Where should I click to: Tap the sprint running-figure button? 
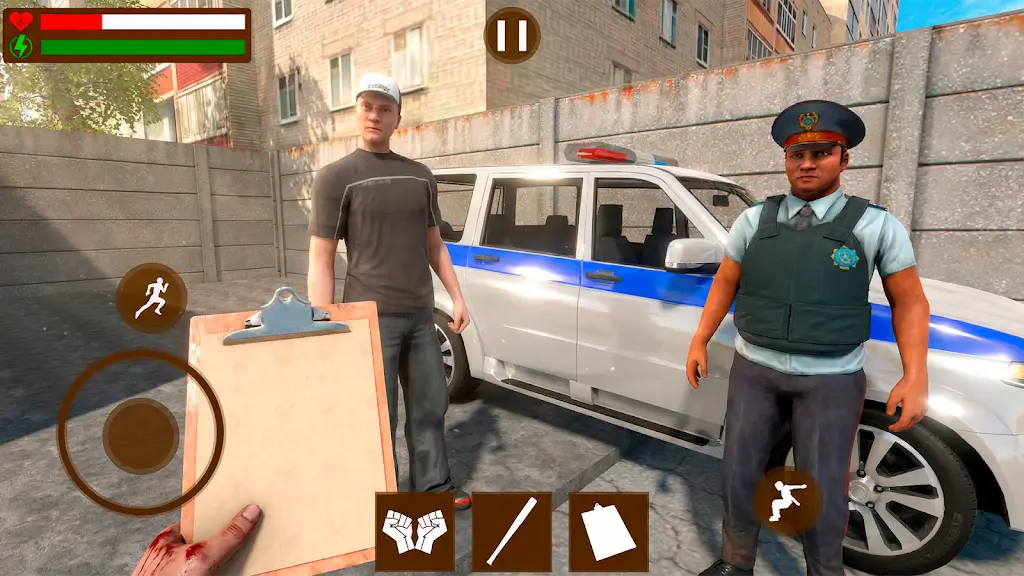[x=151, y=297]
